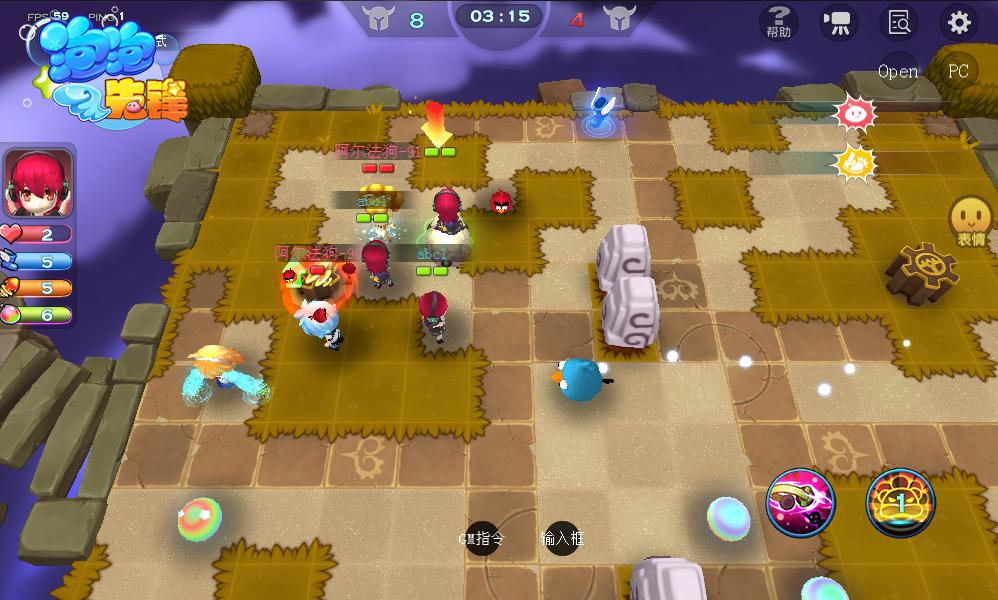Toggle the PC button

[x=958, y=71]
